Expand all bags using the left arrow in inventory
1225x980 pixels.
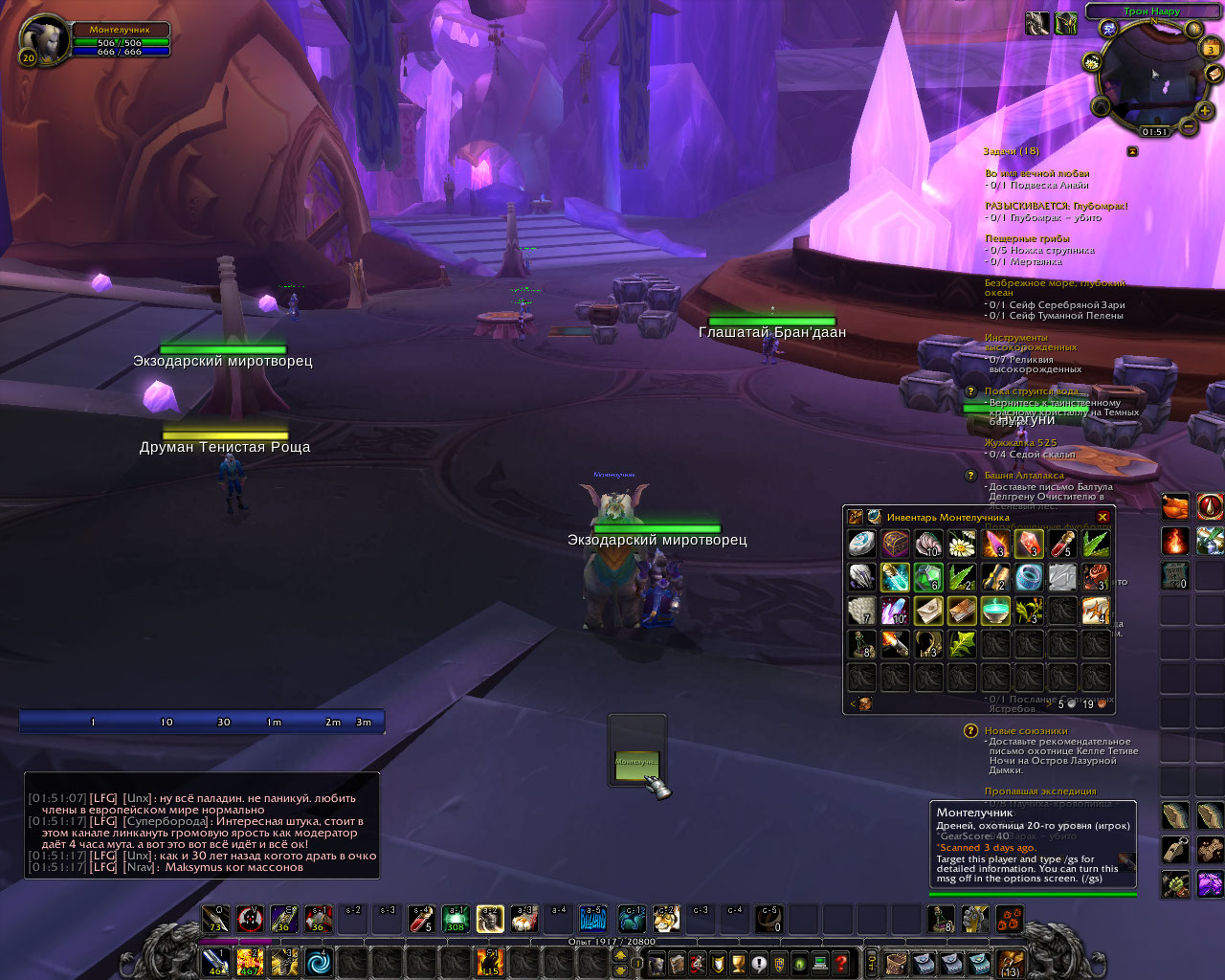[852, 703]
